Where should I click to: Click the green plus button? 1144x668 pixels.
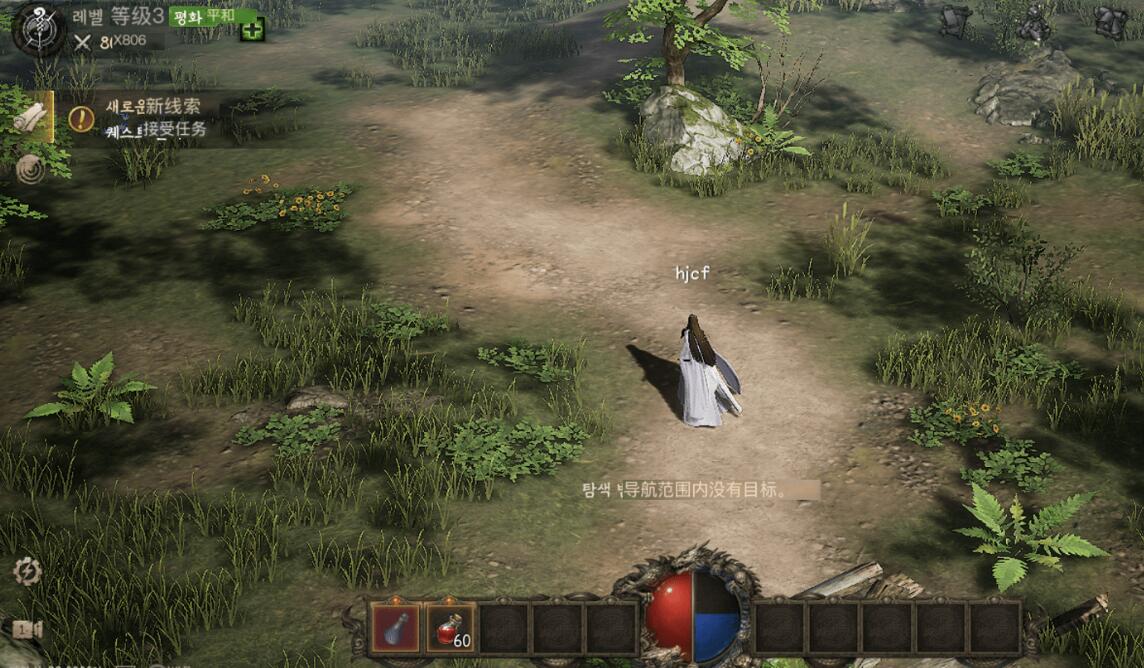(253, 30)
